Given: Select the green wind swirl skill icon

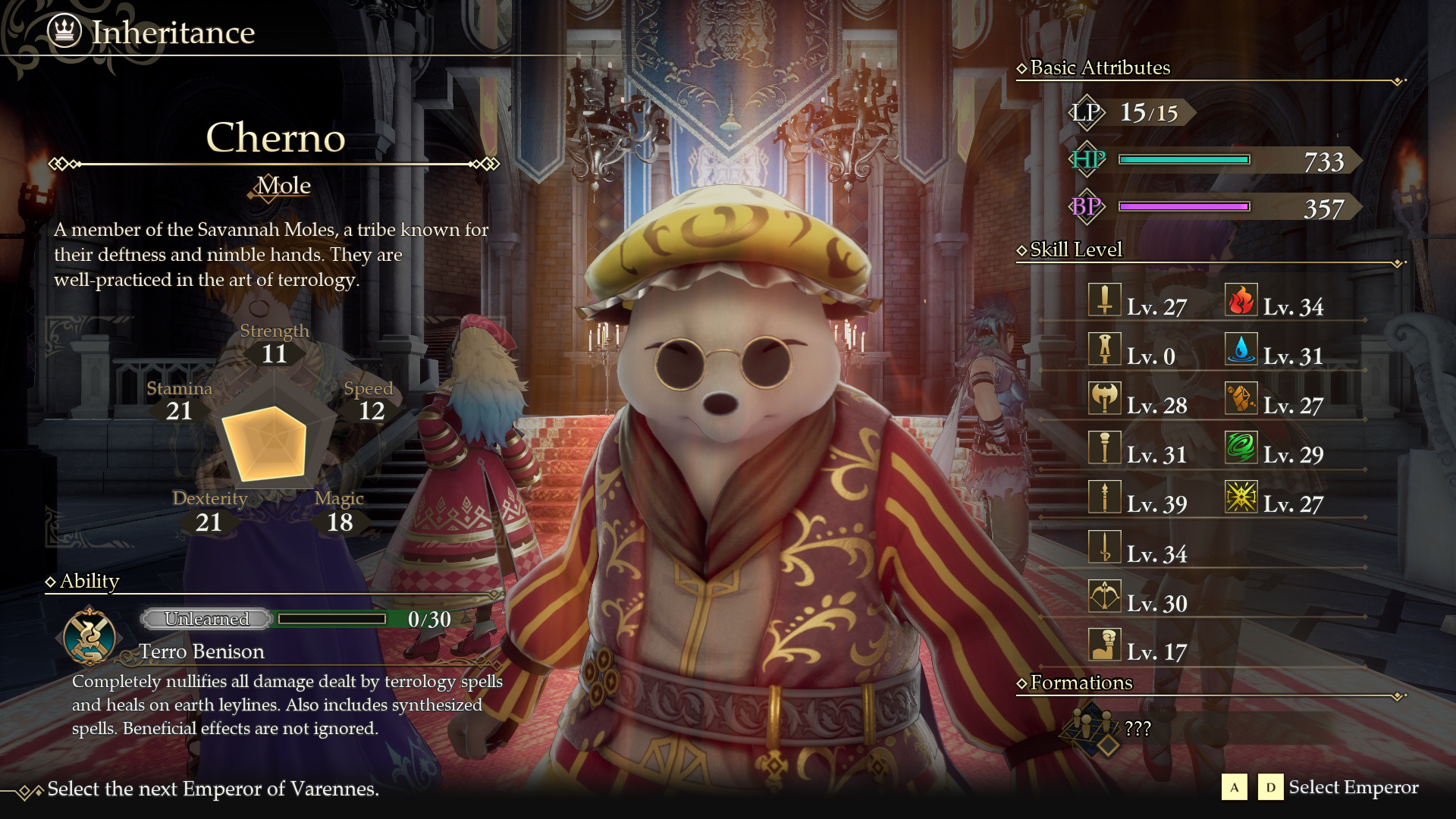Looking at the screenshot, I should 1241,448.
